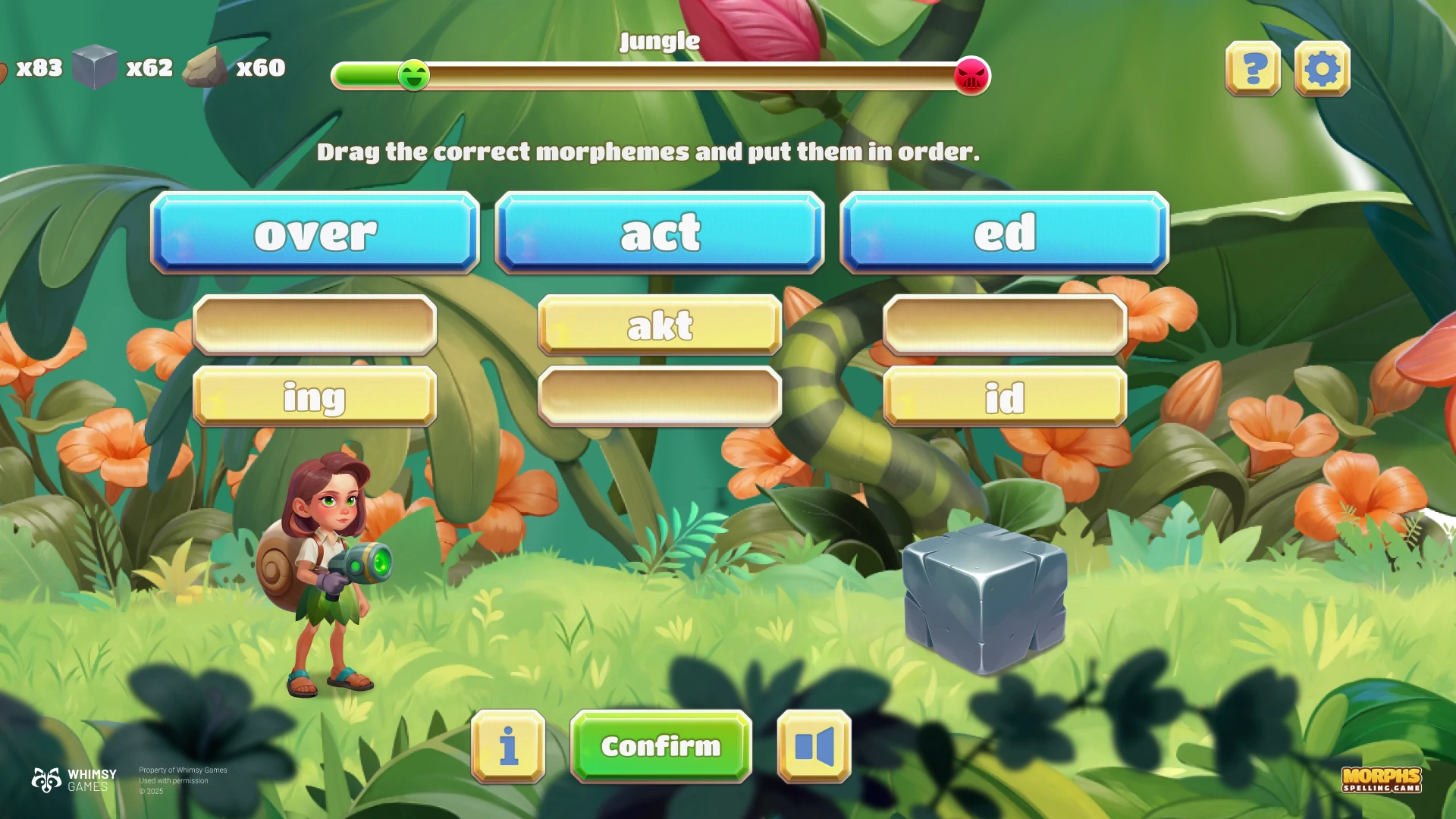Click the Confirm button
1456x819 pixels.
tap(661, 746)
